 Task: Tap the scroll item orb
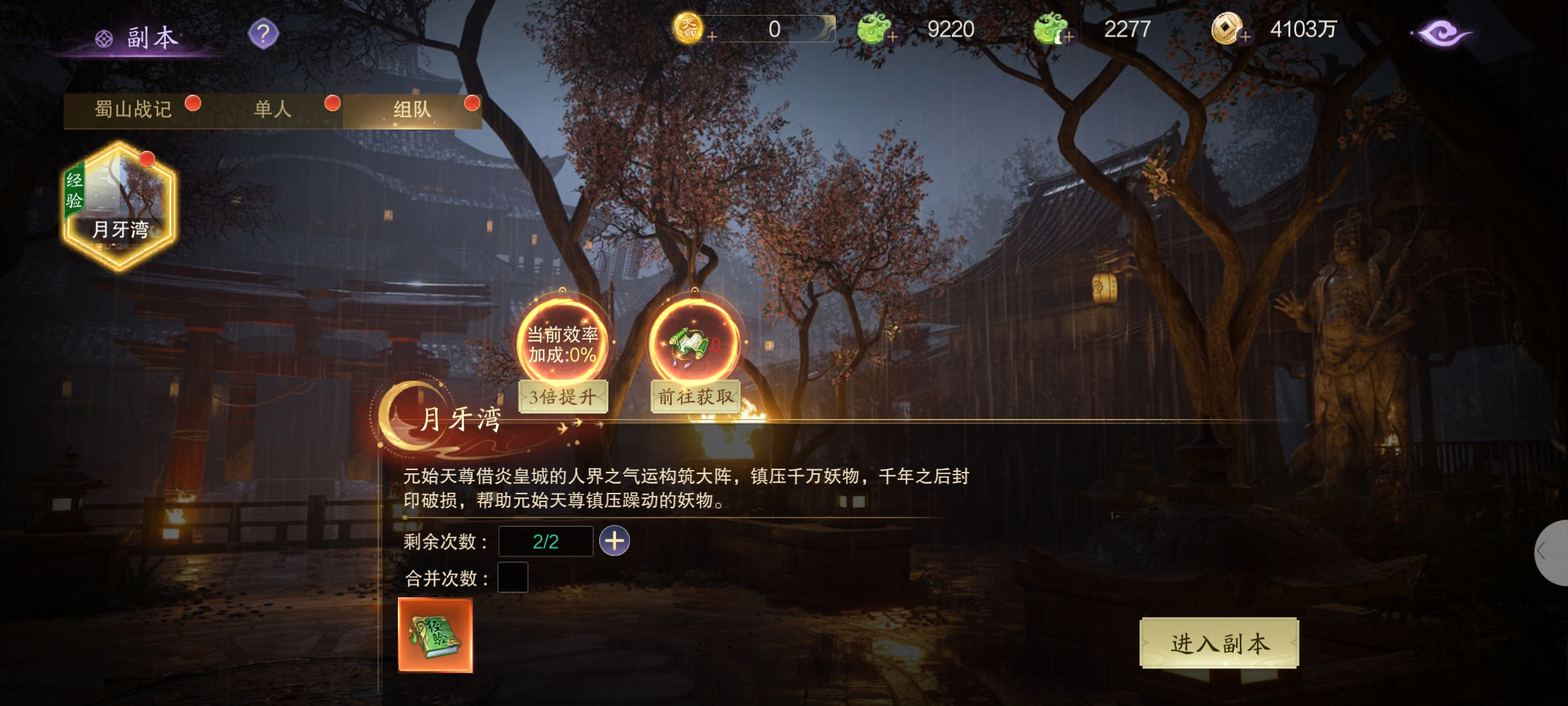(694, 343)
